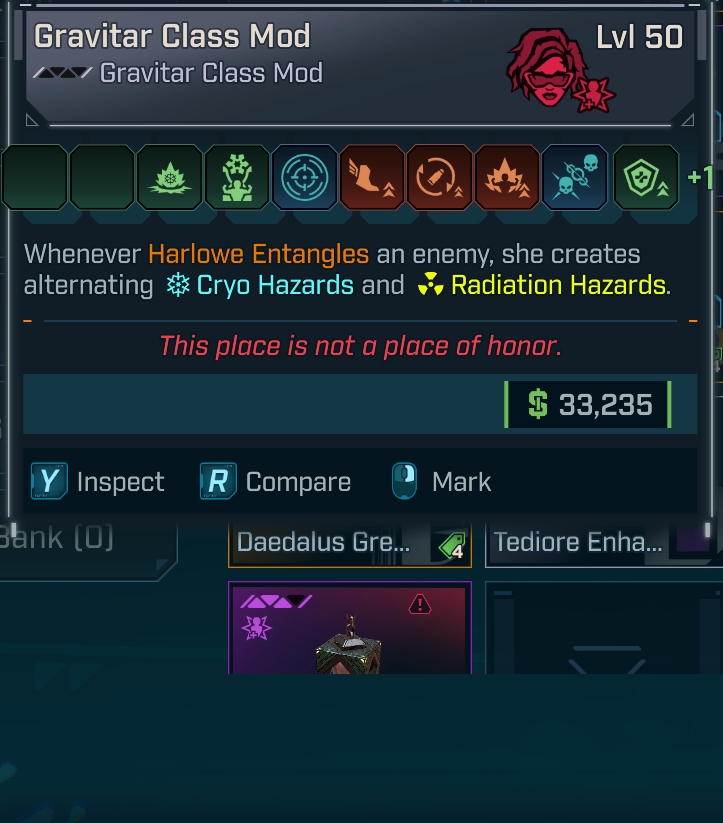The image size is (723, 823).
Task: Choose the red flame explosion skill icon
Action: [507, 178]
